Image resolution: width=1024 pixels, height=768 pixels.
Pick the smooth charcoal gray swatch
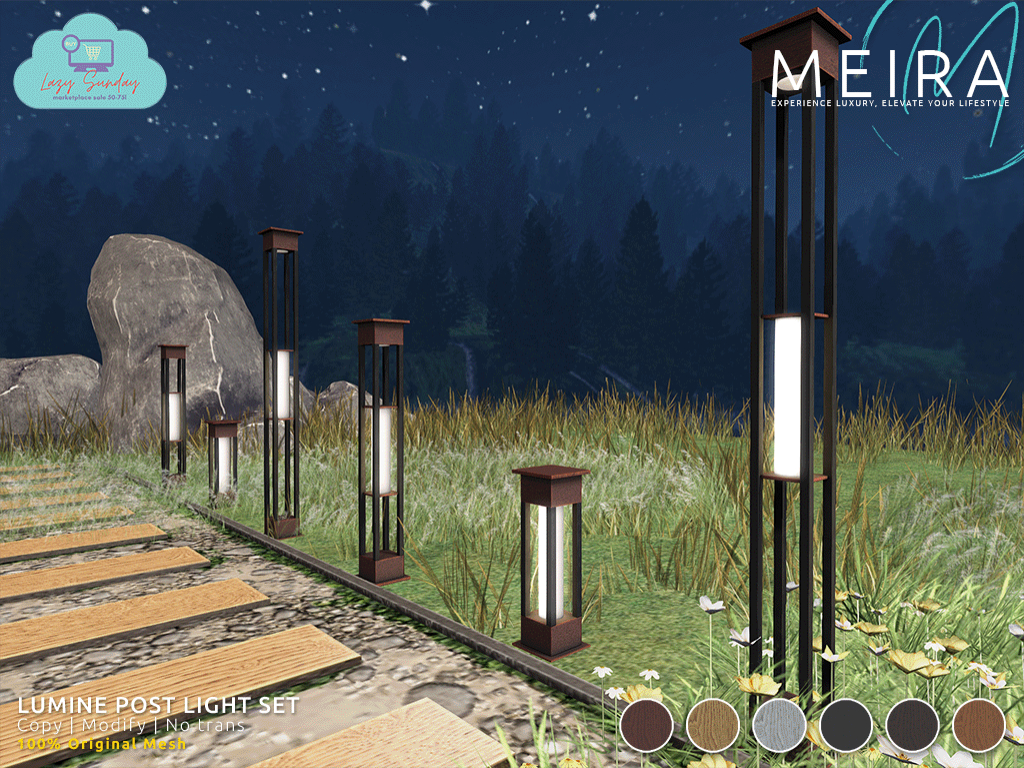click(x=846, y=724)
